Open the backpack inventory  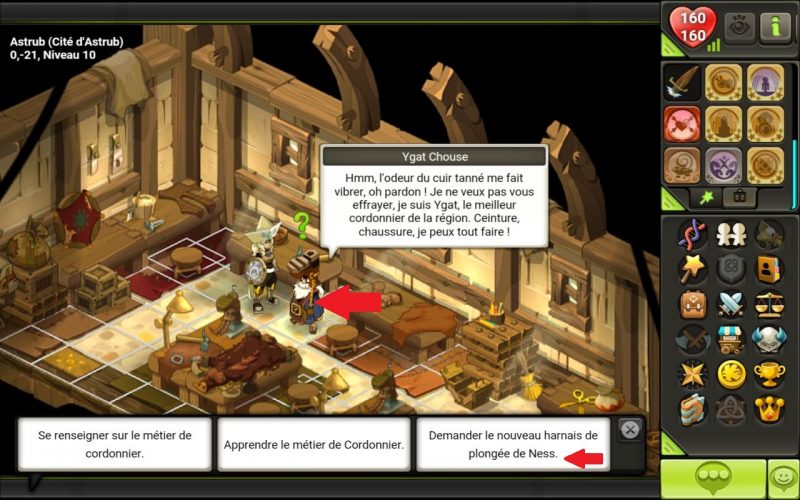click(692, 303)
